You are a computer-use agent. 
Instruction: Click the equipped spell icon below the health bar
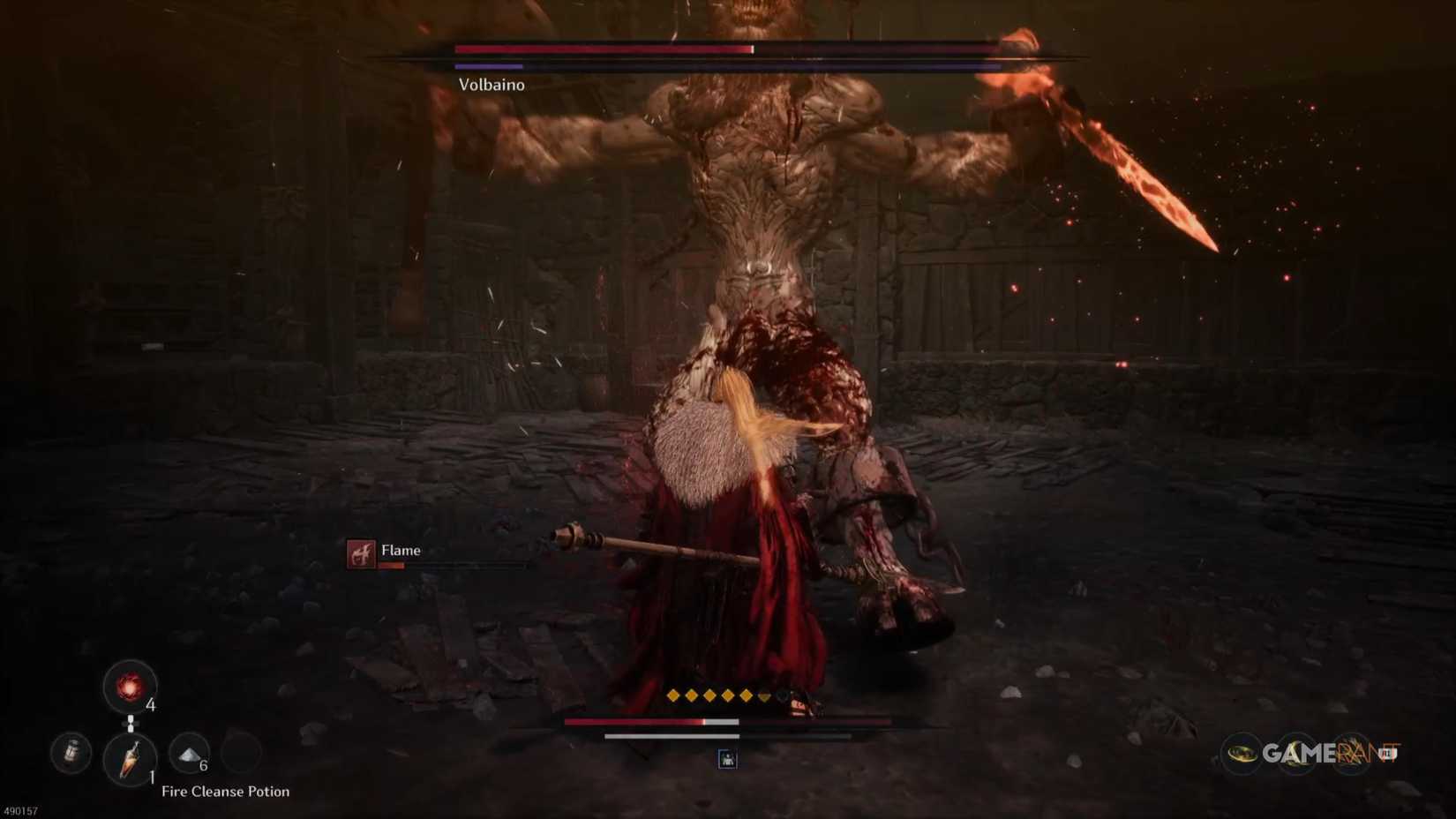[727, 759]
